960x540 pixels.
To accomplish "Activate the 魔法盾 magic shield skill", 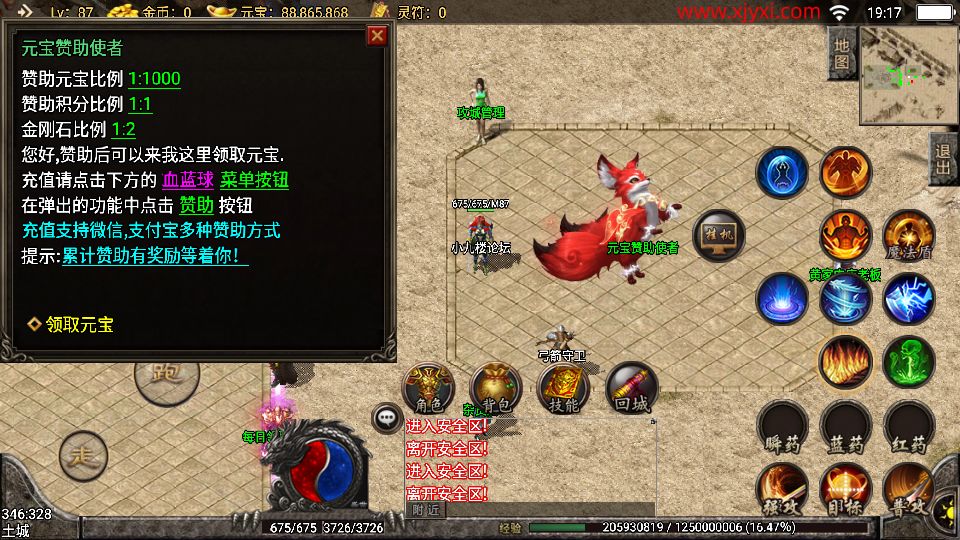I will pos(908,236).
